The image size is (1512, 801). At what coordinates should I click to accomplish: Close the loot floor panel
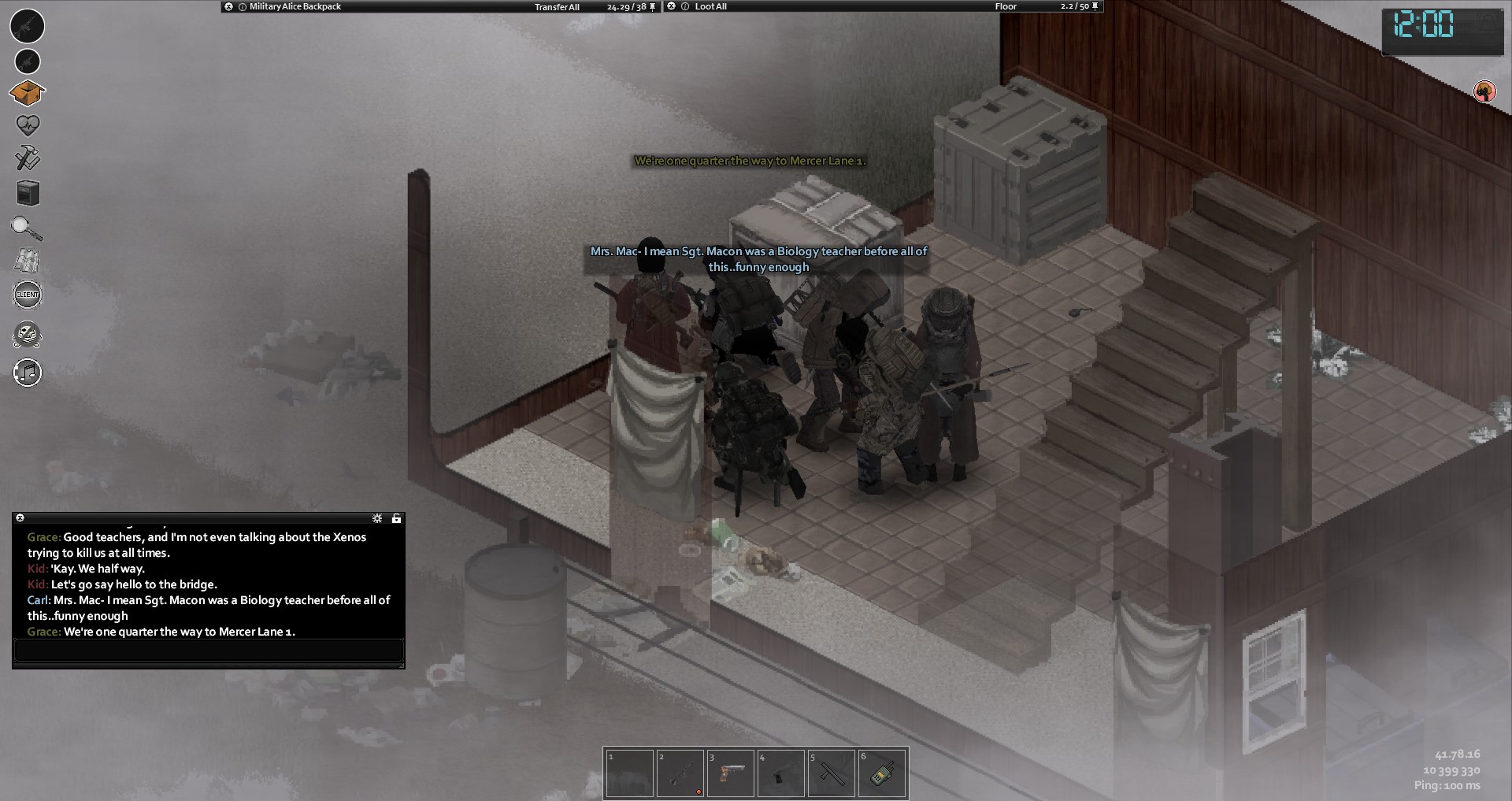pyautogui.click(x=671, y=6)
